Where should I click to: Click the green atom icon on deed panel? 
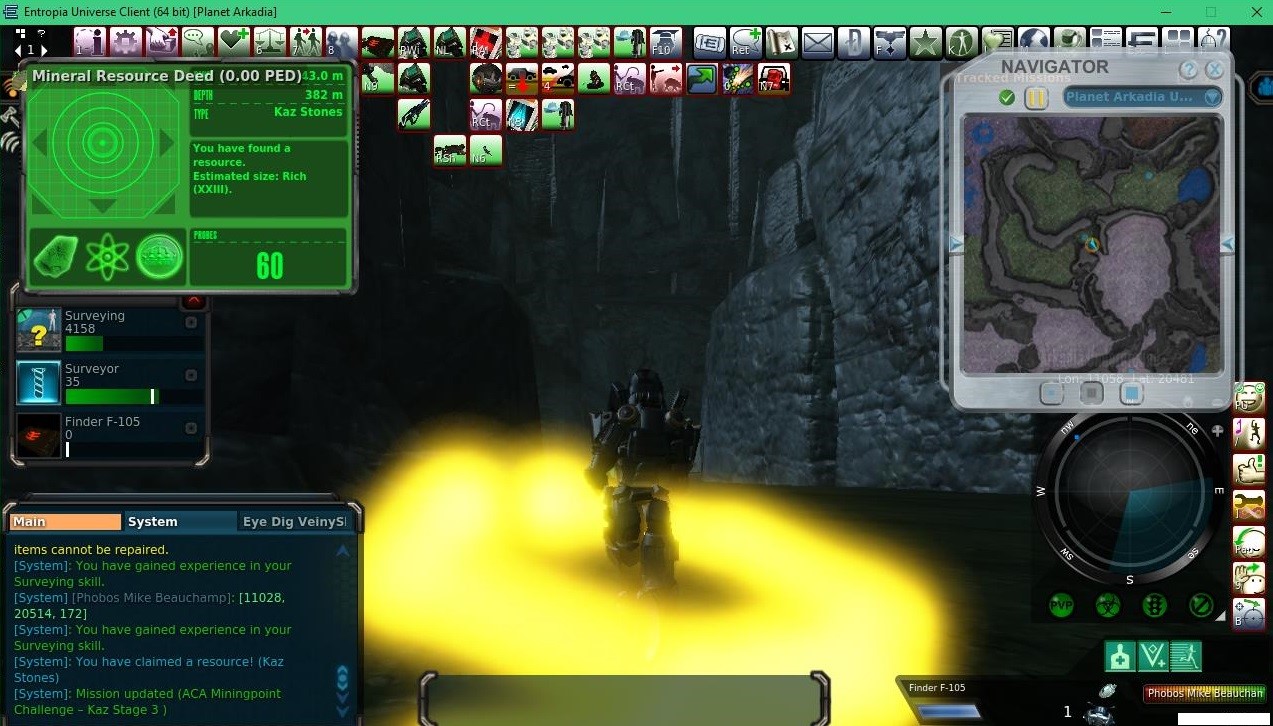click(107, 257)
